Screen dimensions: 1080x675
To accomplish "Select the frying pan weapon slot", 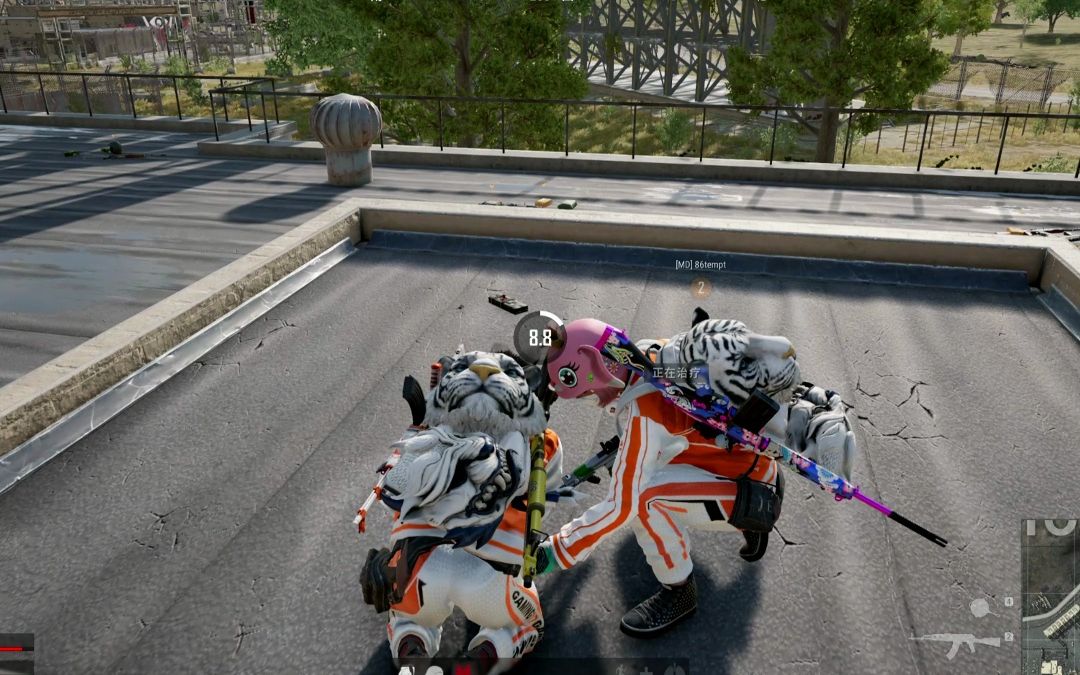I will pyautogui.click(x=982, y=607).
